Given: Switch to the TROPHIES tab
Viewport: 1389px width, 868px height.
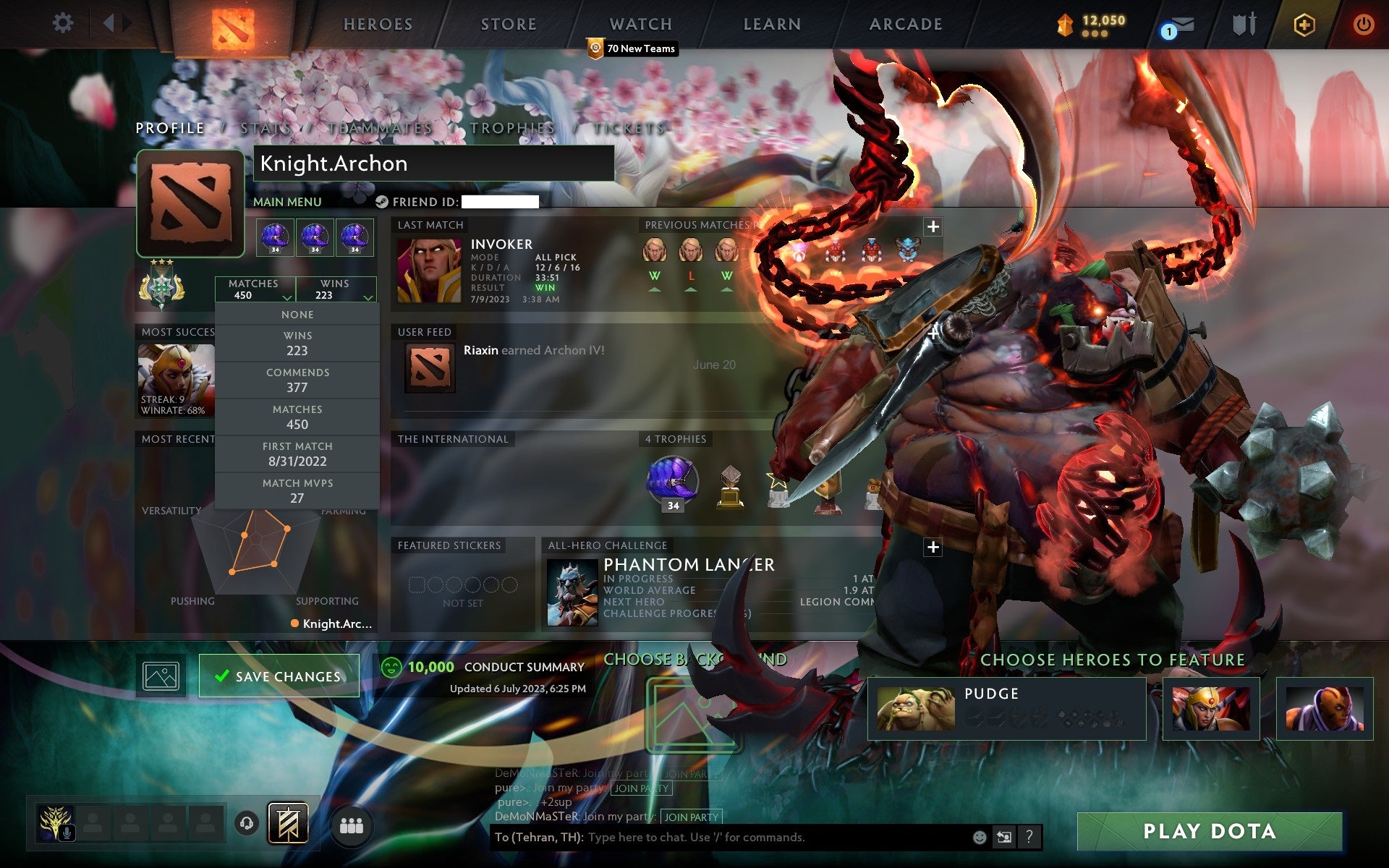Looking at the screenshot, I should coord(511,128).
